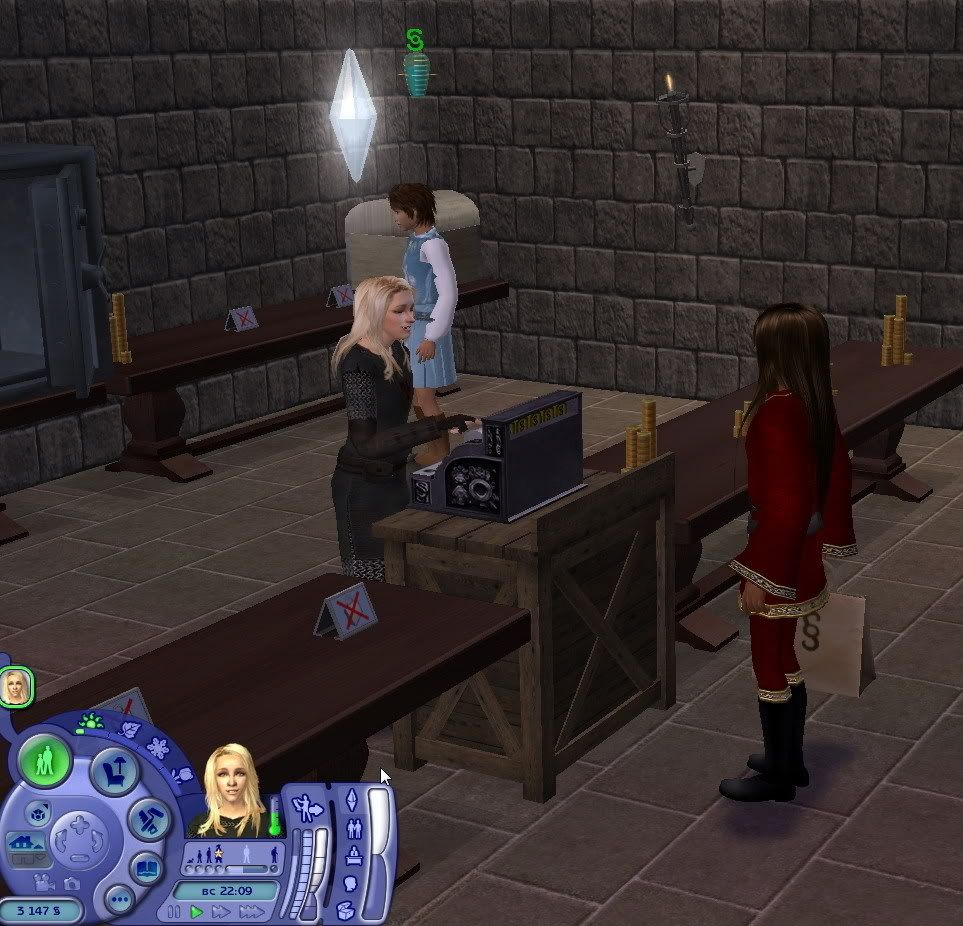Take a snapshot with the camera icon
This screenshot has height=926, width=963.
71,883
